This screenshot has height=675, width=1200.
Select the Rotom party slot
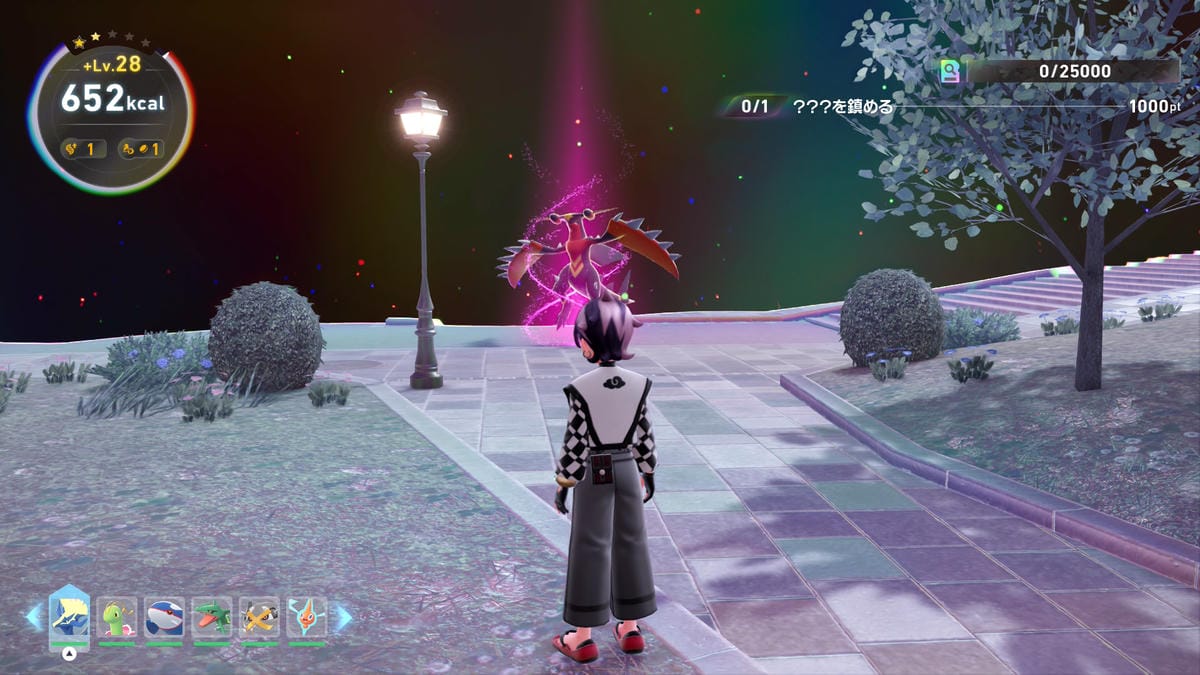click(x=307, y=617)
